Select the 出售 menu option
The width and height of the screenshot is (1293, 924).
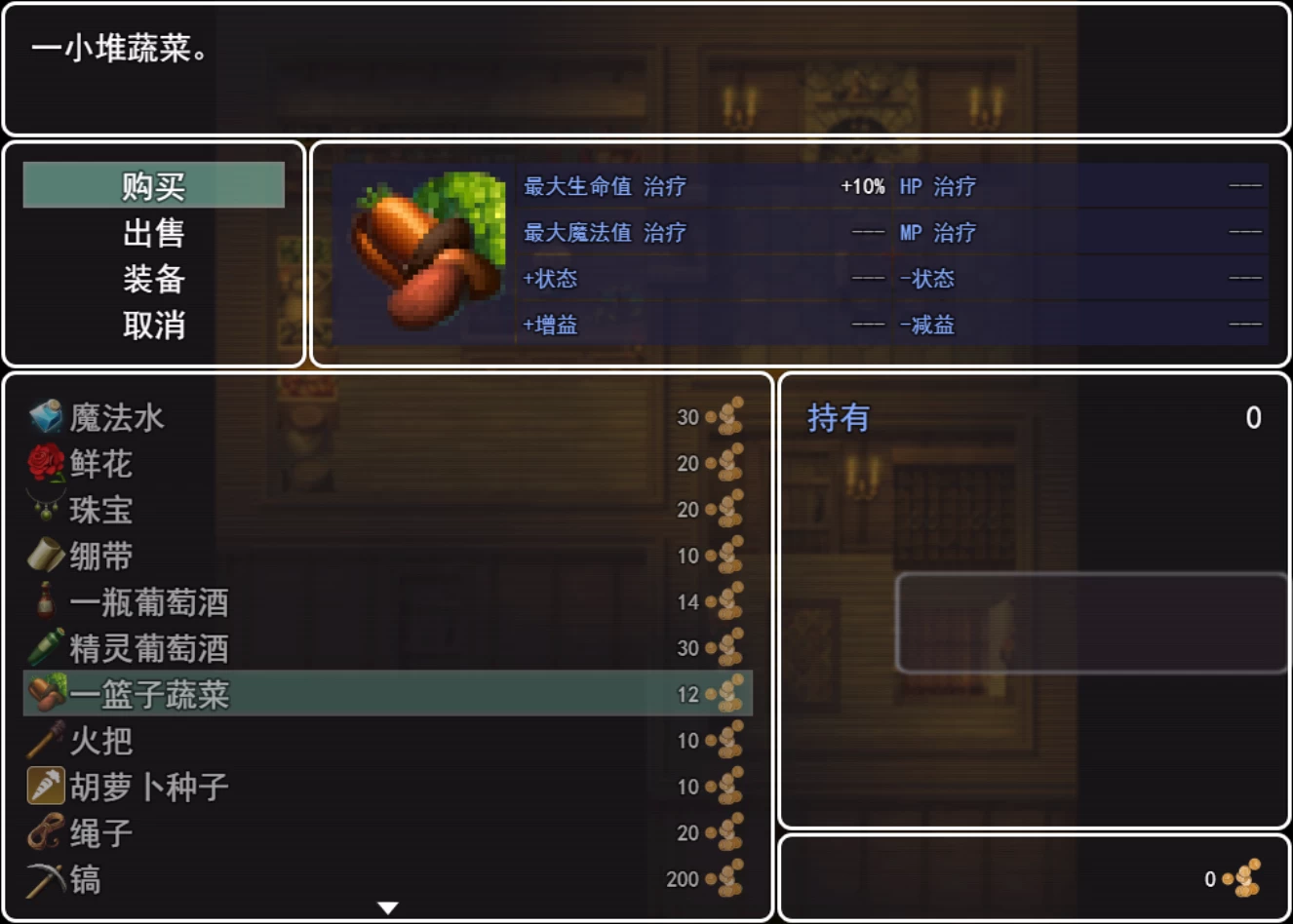(153, 232)
